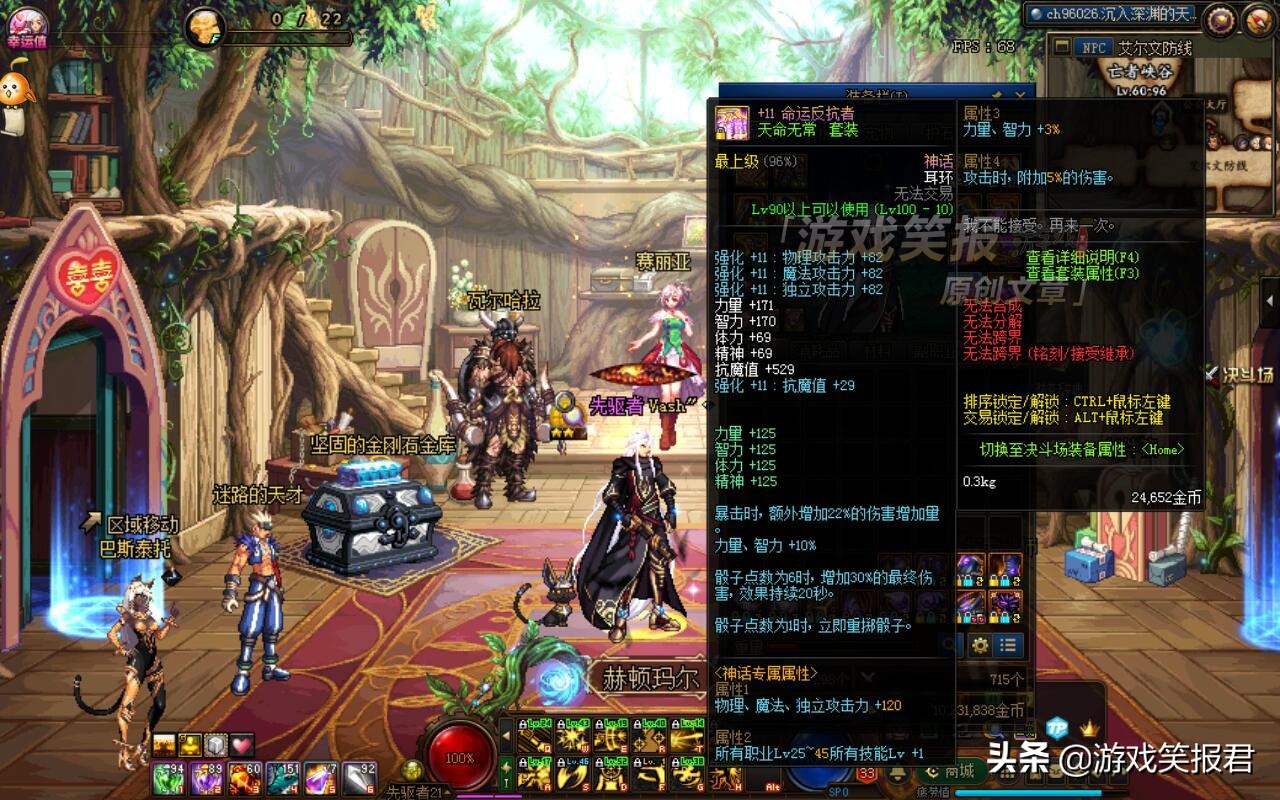This screenshot has height=800, width=1280.
Task: Click the bell notification icon near the mall button
Action: tap(897, 776)
